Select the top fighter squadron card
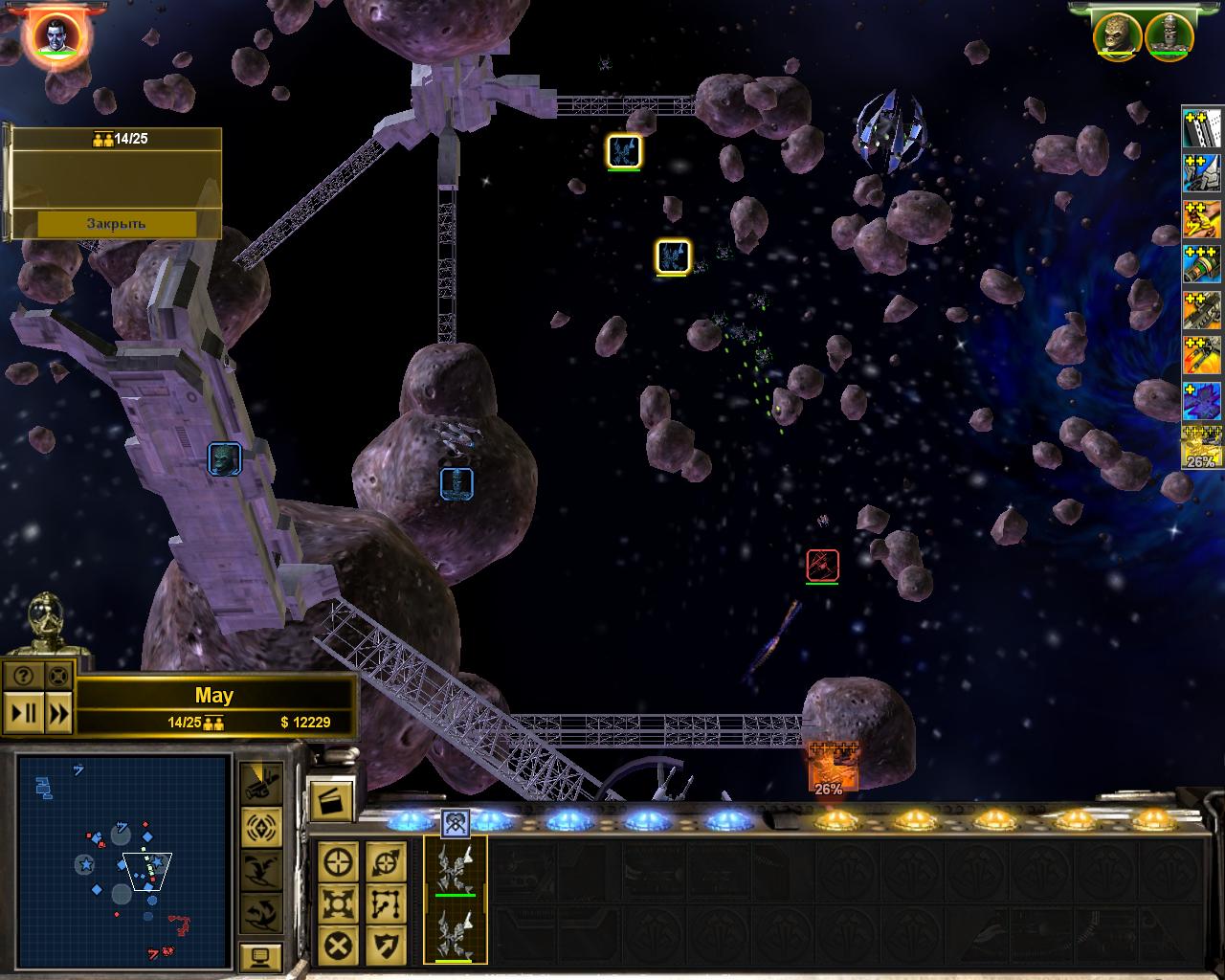 (456, 869)
